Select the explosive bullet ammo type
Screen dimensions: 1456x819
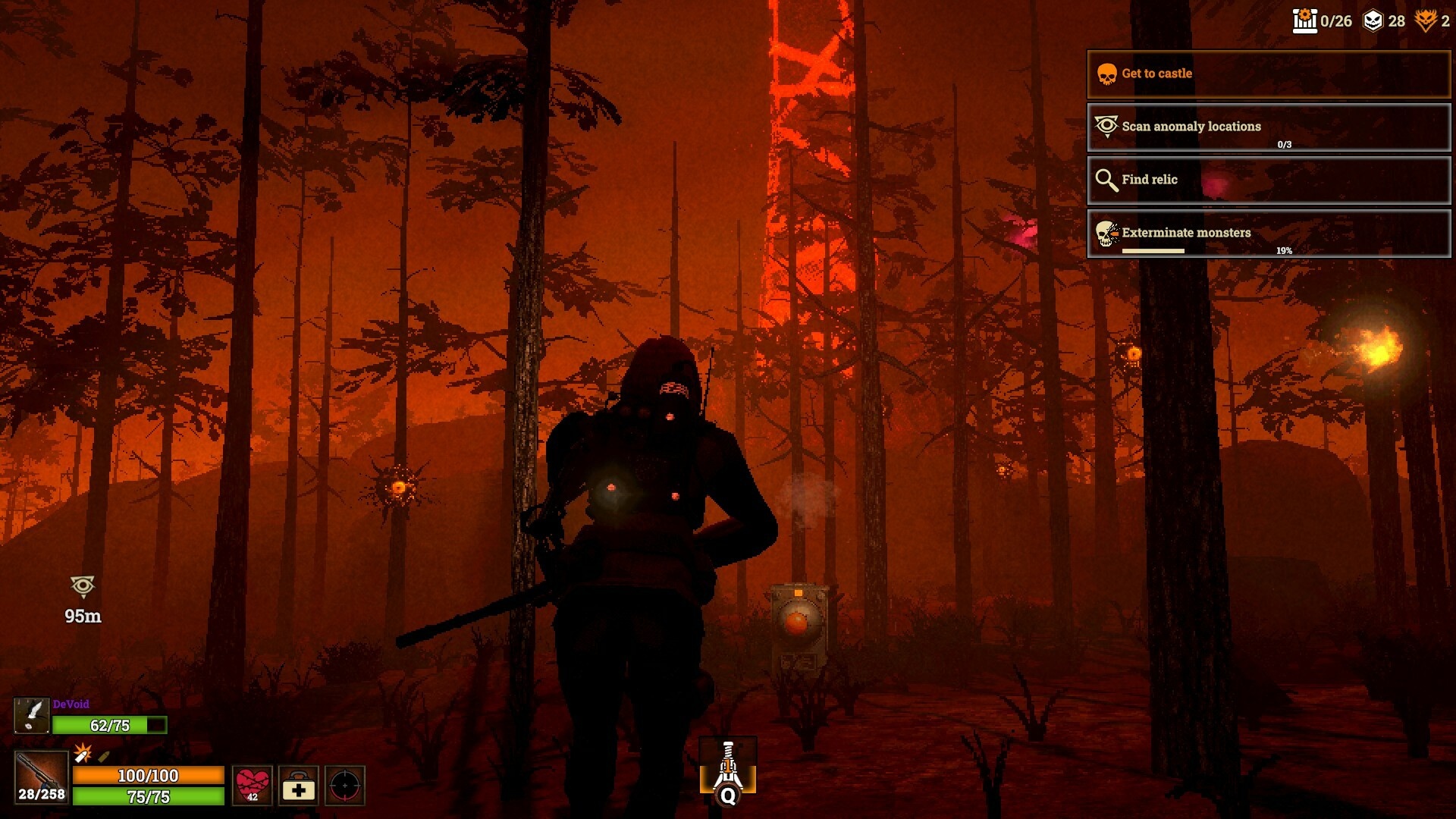pyautogui.click(x=83, y=753)
